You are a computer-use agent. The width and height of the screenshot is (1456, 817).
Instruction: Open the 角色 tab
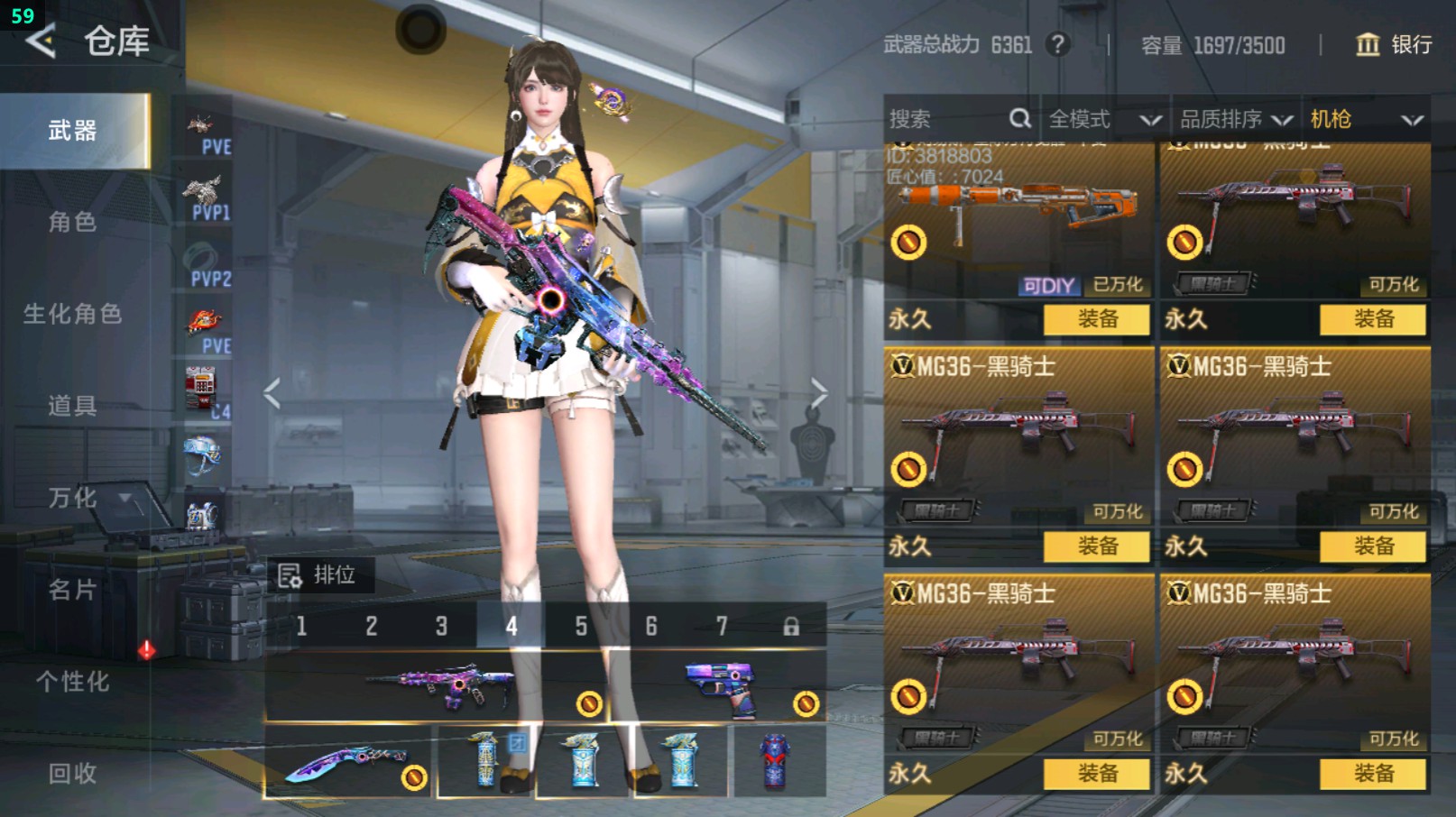[73, 222]
